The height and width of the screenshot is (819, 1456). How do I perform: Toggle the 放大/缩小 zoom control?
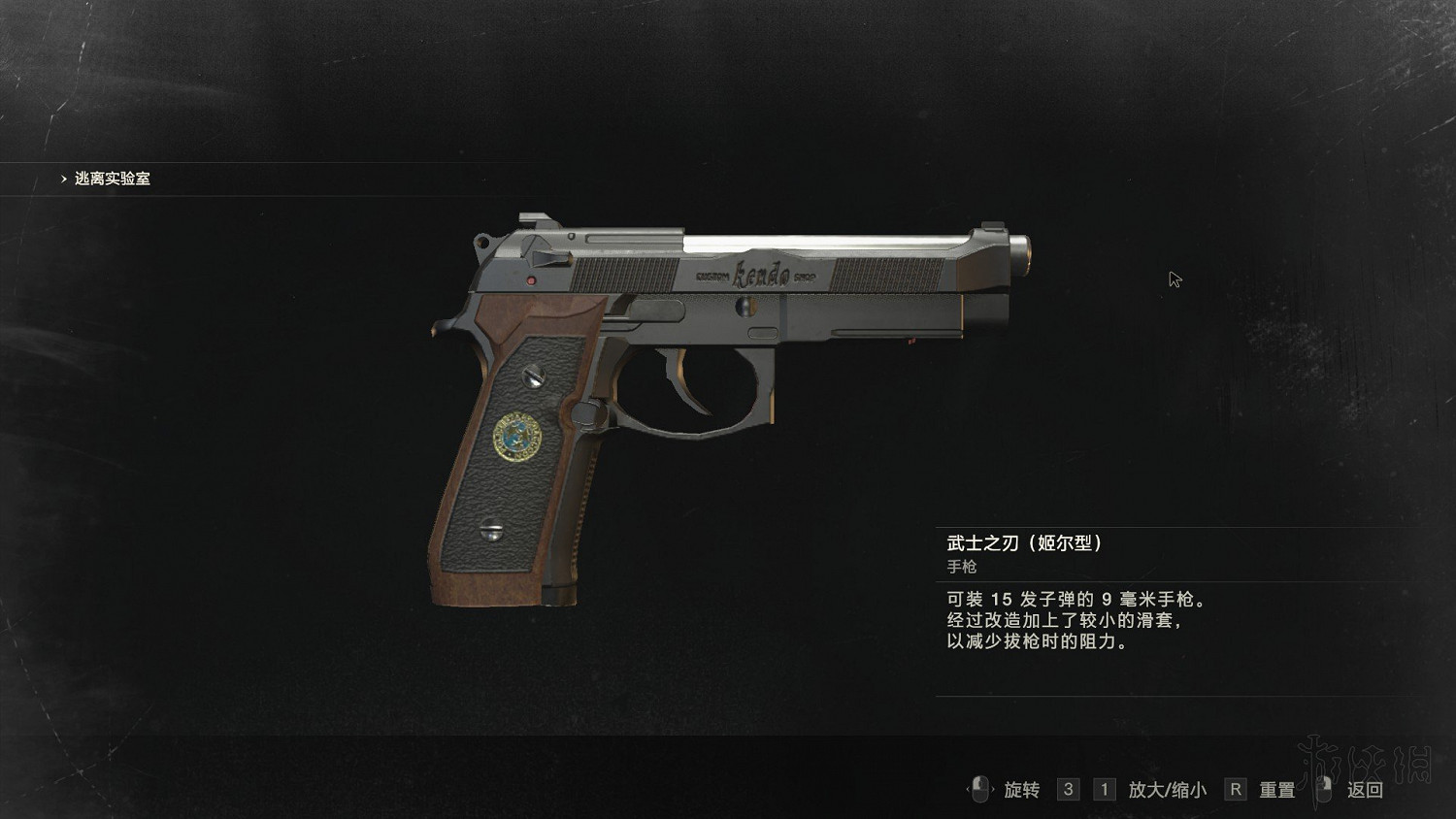coord(1168,790)
